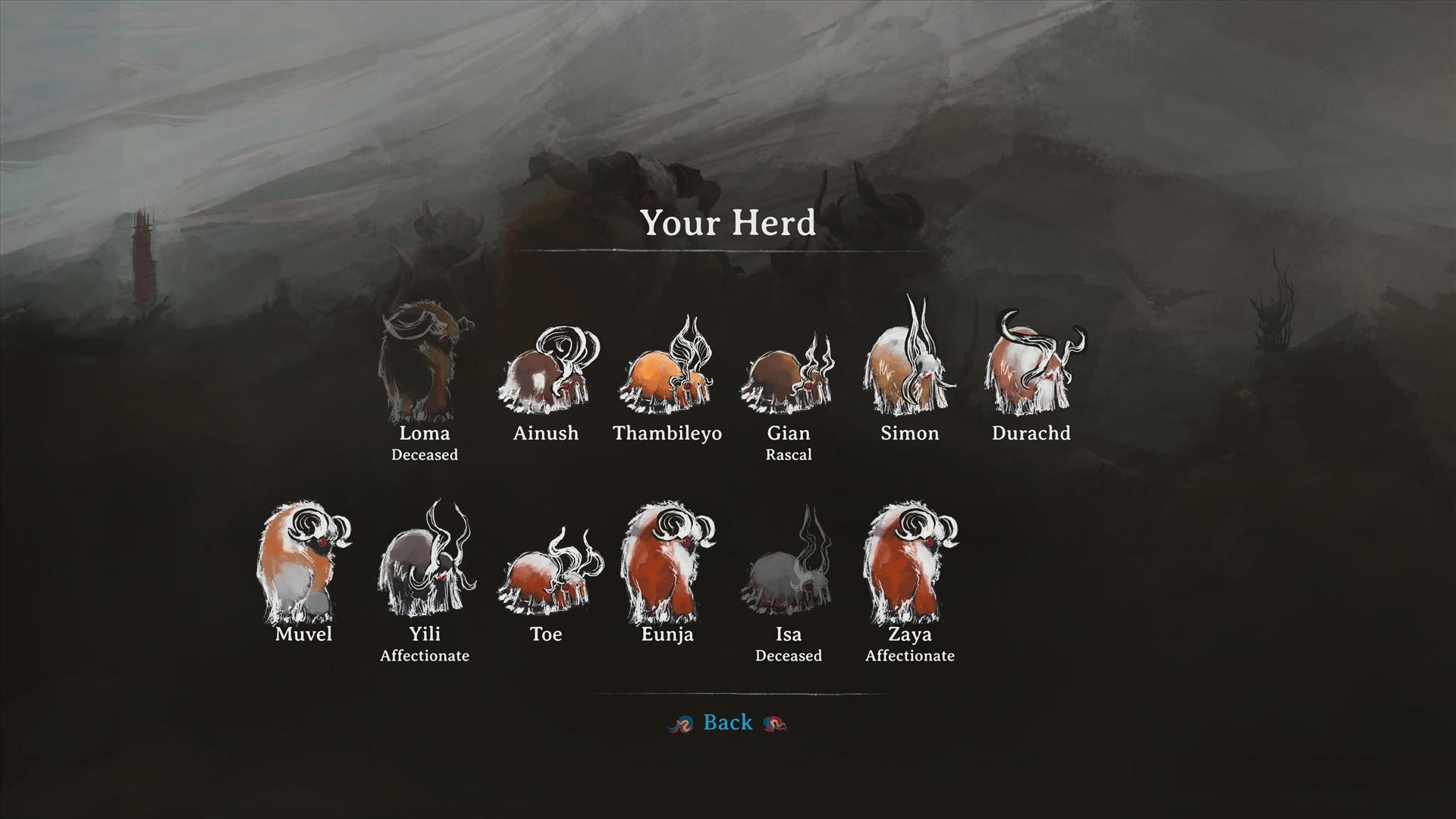
Task: Choose Eunja from the herd
Action: click(667, 565)
